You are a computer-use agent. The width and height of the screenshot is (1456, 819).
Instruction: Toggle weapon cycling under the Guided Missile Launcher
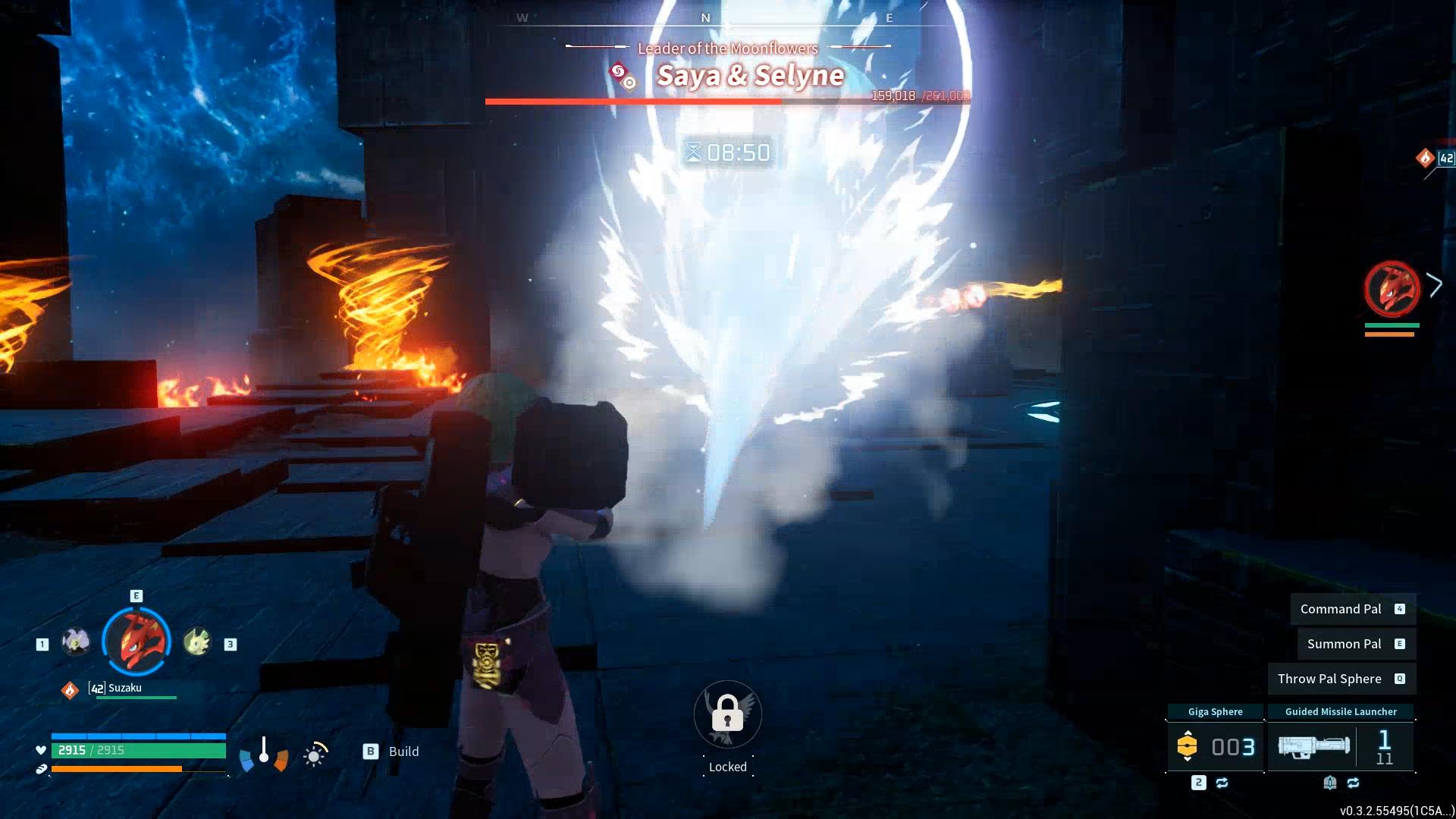(1354, 783)
